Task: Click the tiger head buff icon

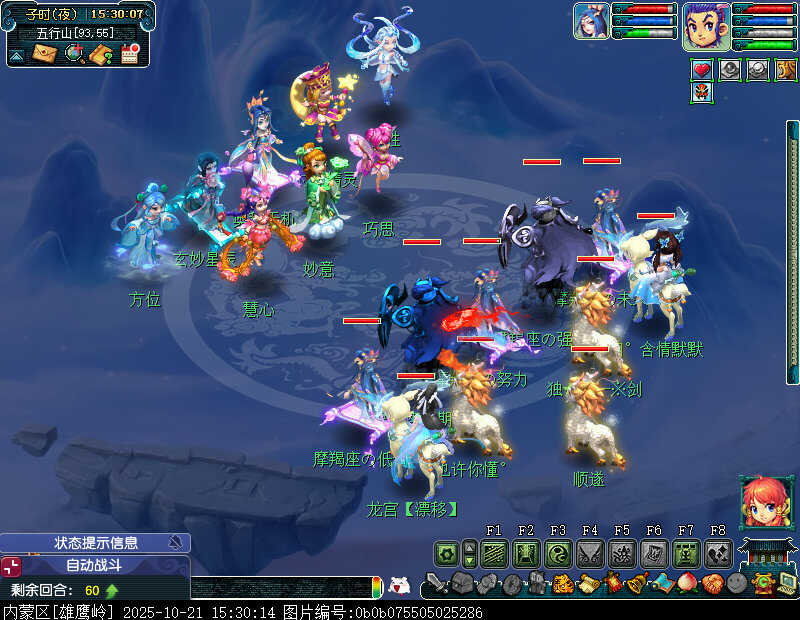Action: click(x=787, y=70)
